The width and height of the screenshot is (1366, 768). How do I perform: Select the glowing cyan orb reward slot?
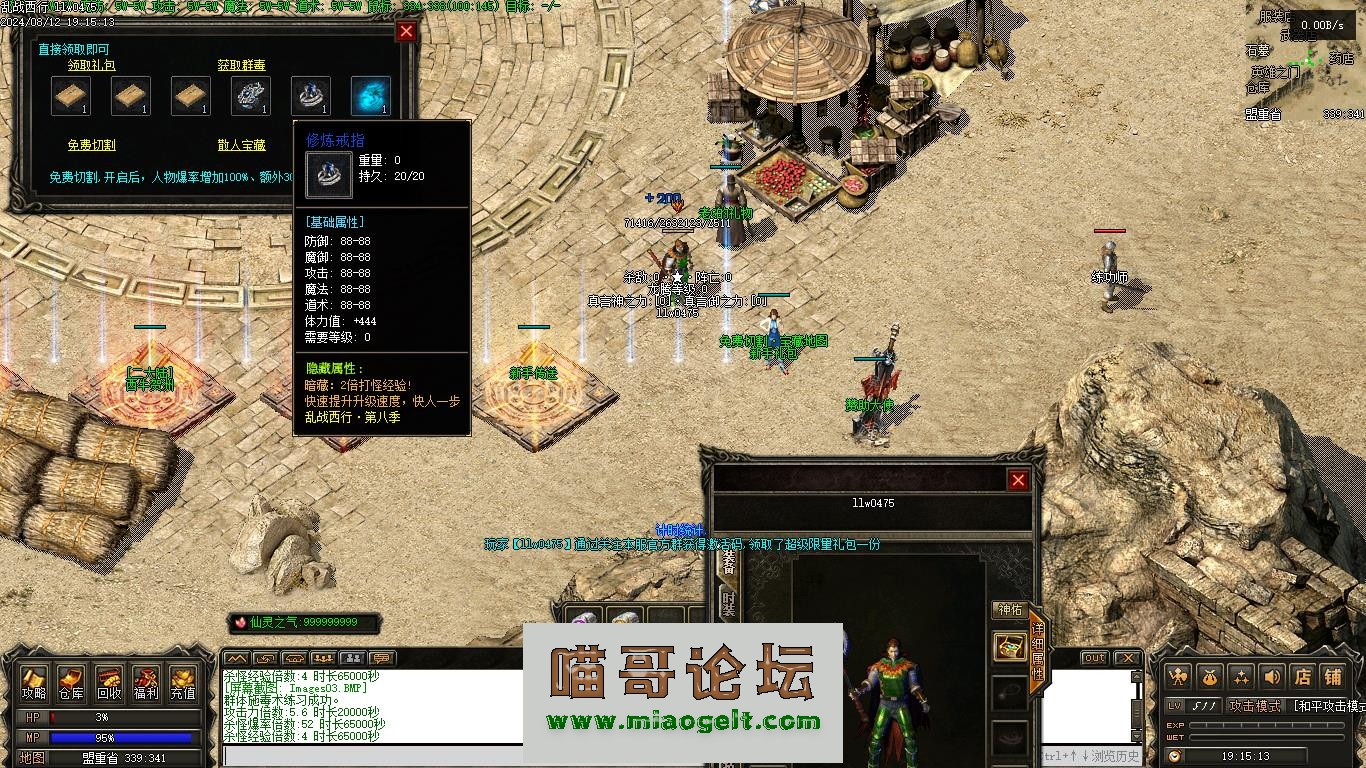[370, 96]
